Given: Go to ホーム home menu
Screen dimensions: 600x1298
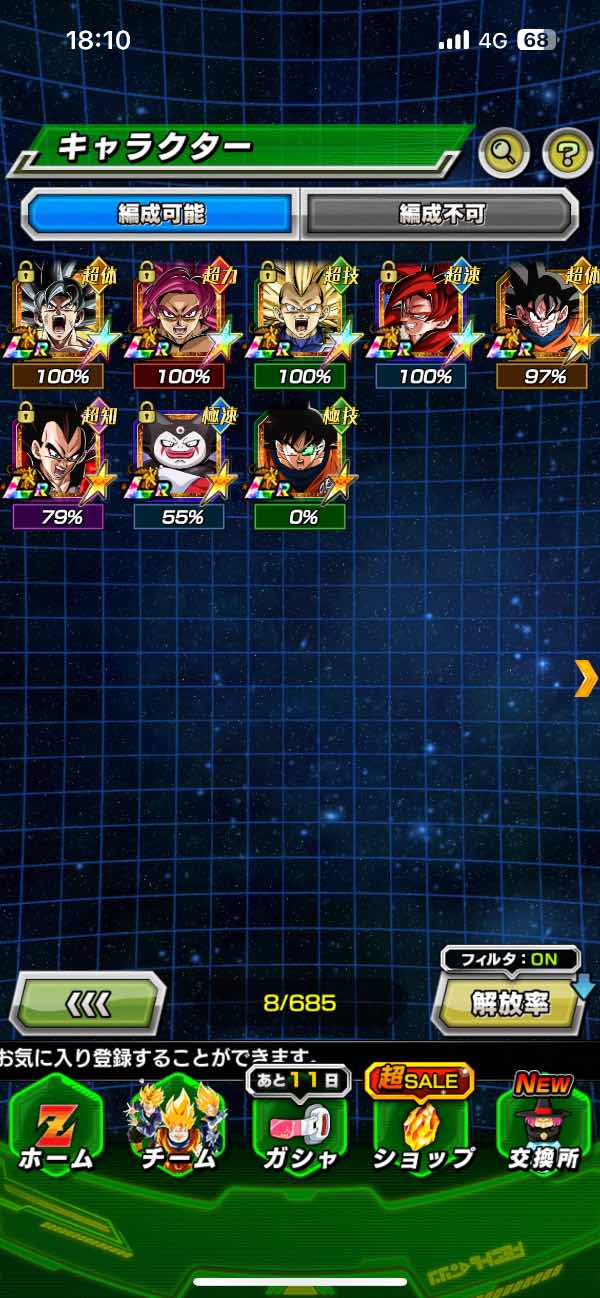Looking at the screenshot, I should click(x=55, y=1125).
